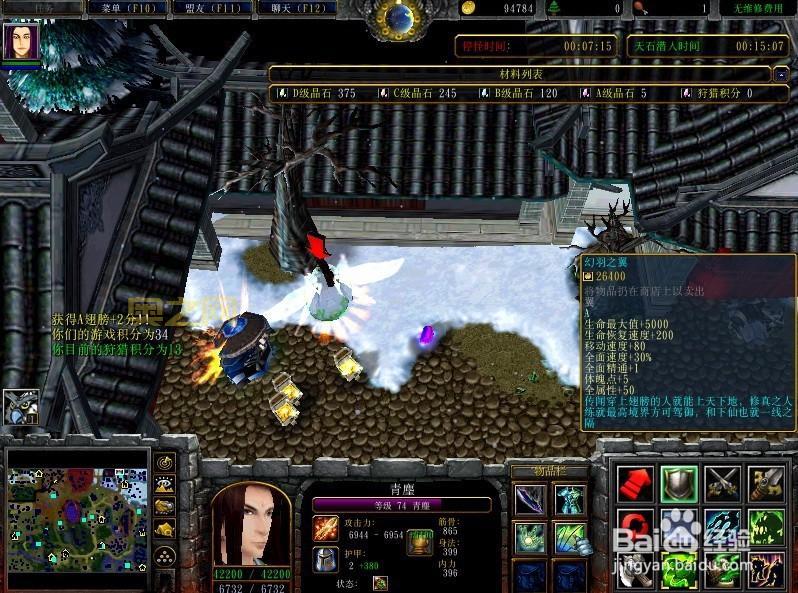Activate the crossed swords attack command
The width and height of the screenshot is (798, 593).
723,483
